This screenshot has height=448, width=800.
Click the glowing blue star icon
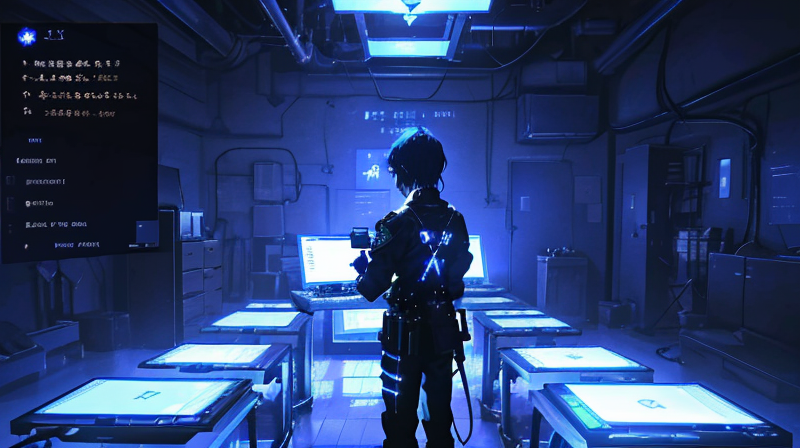pyautogui.click(x=27, y=37)
